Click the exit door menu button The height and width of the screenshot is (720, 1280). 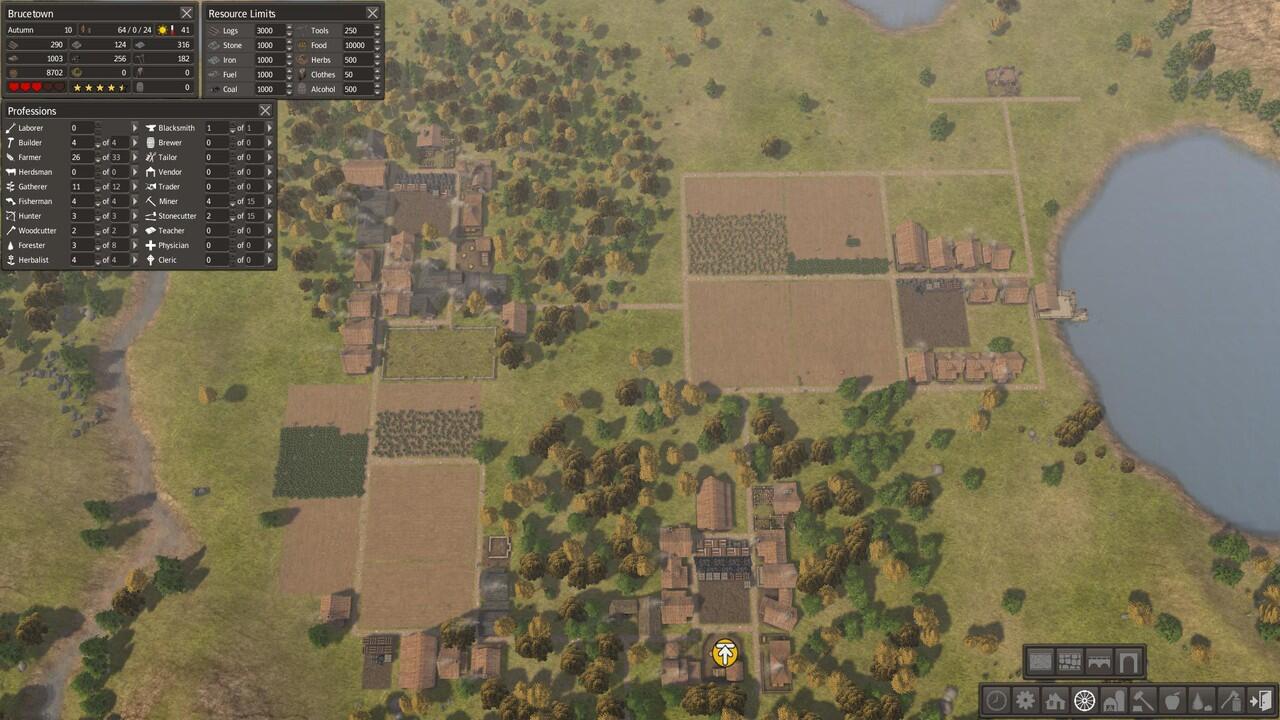(x=1260, y=700)
